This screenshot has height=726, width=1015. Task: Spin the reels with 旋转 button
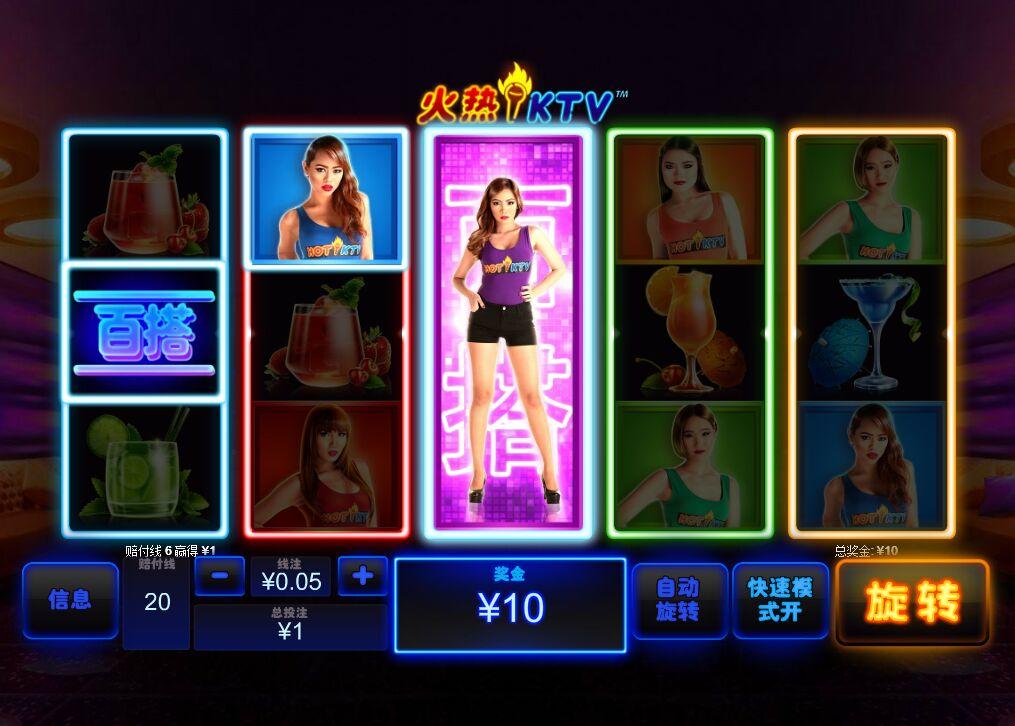click(912, 602)
